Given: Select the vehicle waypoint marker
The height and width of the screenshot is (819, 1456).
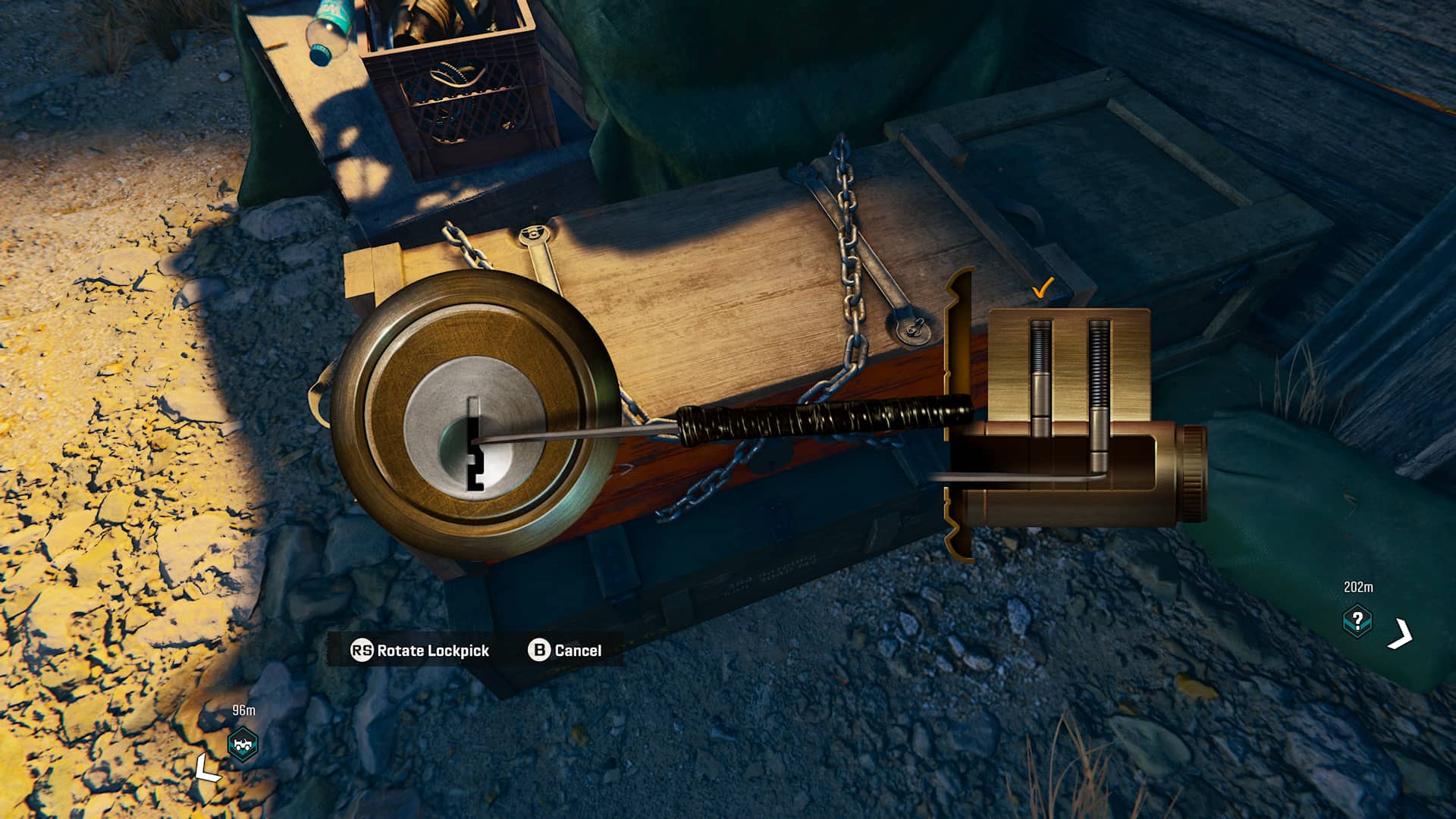Looking at the screenshot, I should pos(243,745).
